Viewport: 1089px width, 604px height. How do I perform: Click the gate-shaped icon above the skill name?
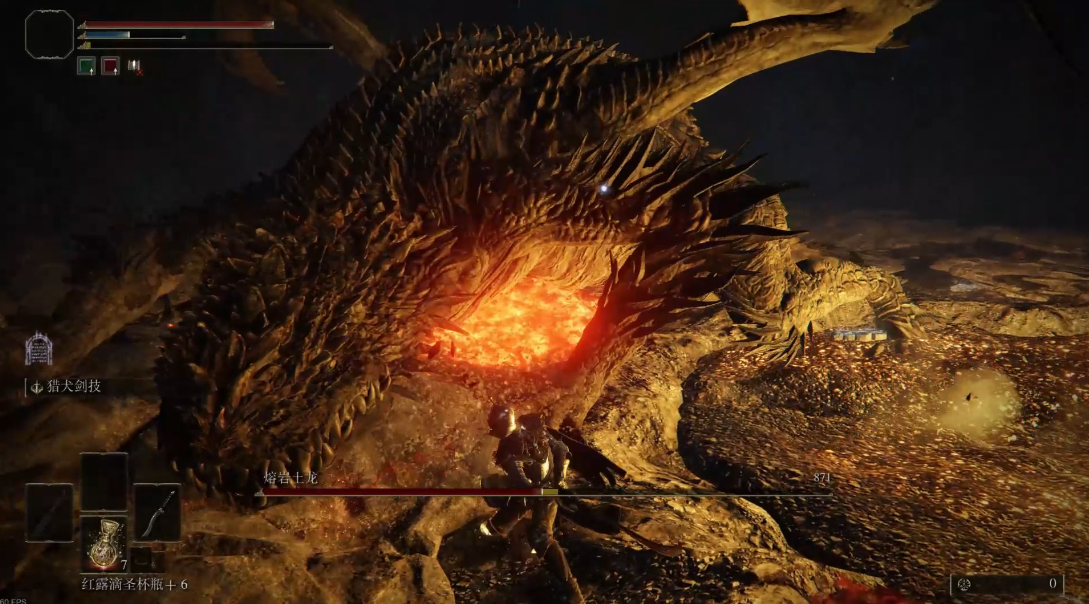(x=38, y=348)
